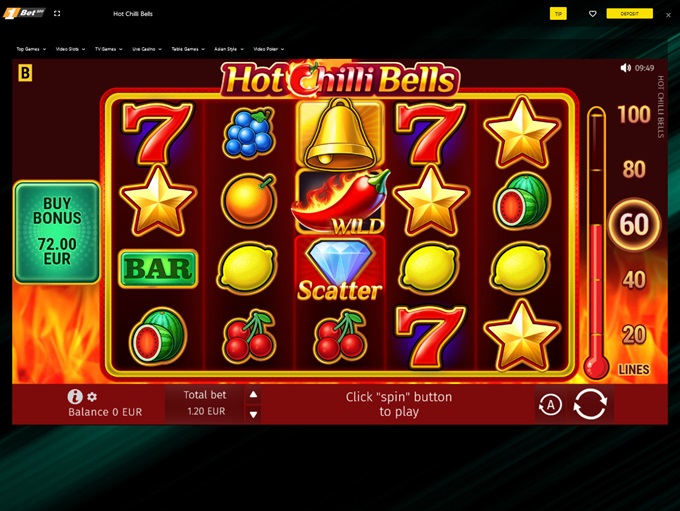Click the yellow B logo icon

(x=25, y=73)
